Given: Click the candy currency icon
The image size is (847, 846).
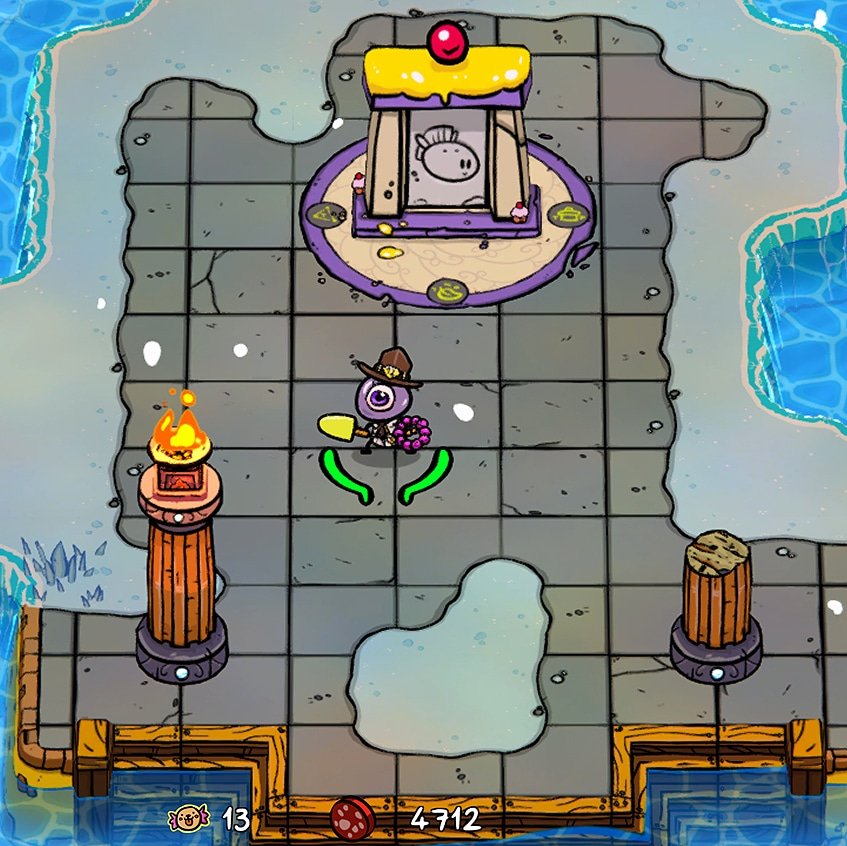Looking at the screenshot, I should coord(187,820).
